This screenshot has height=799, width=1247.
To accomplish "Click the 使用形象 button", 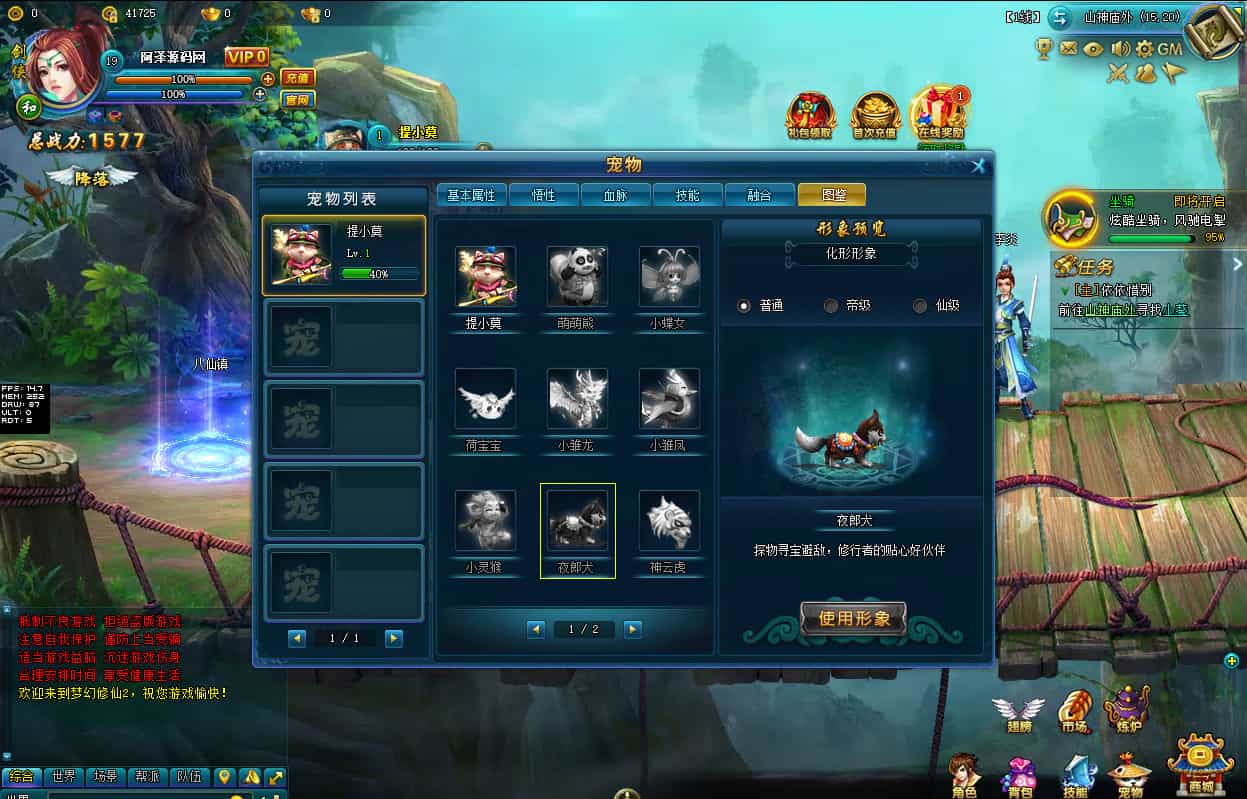I will [853, 618].
